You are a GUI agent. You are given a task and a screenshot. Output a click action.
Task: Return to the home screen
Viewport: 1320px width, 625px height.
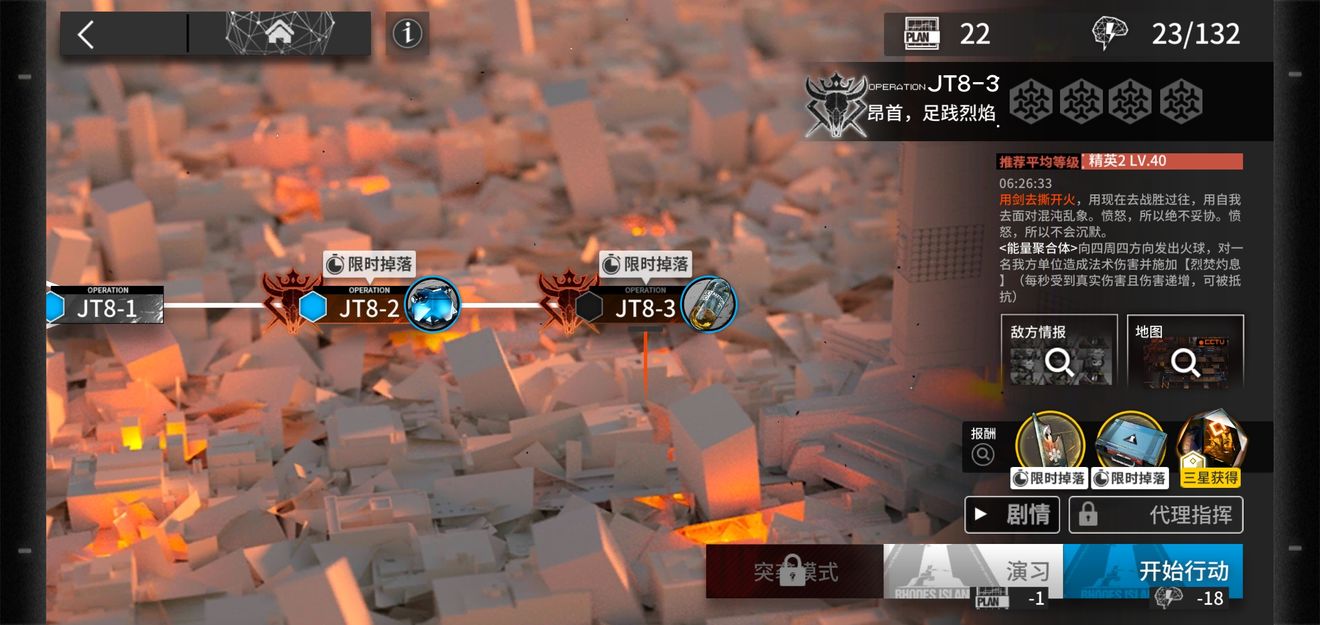[x=279, y=34]
